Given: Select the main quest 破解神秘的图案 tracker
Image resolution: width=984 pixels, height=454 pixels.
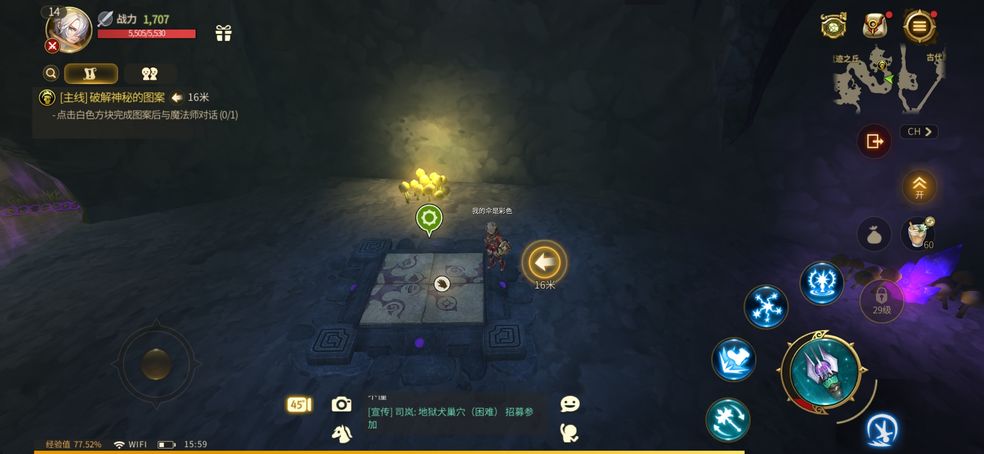Looking at the screenshot, I should pyautogui.click(x=112, y=97).
